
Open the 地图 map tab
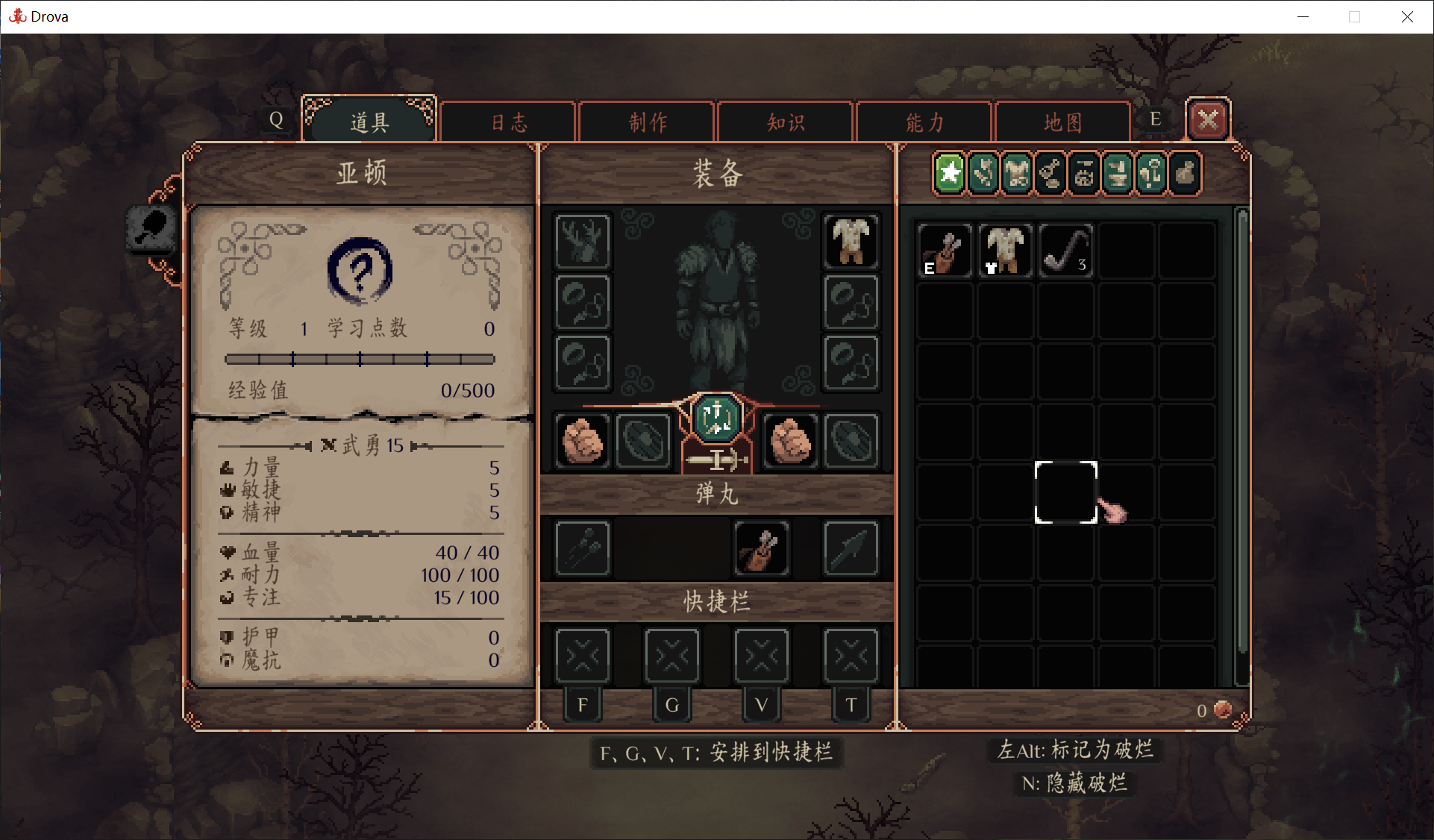coord(1062,122)
